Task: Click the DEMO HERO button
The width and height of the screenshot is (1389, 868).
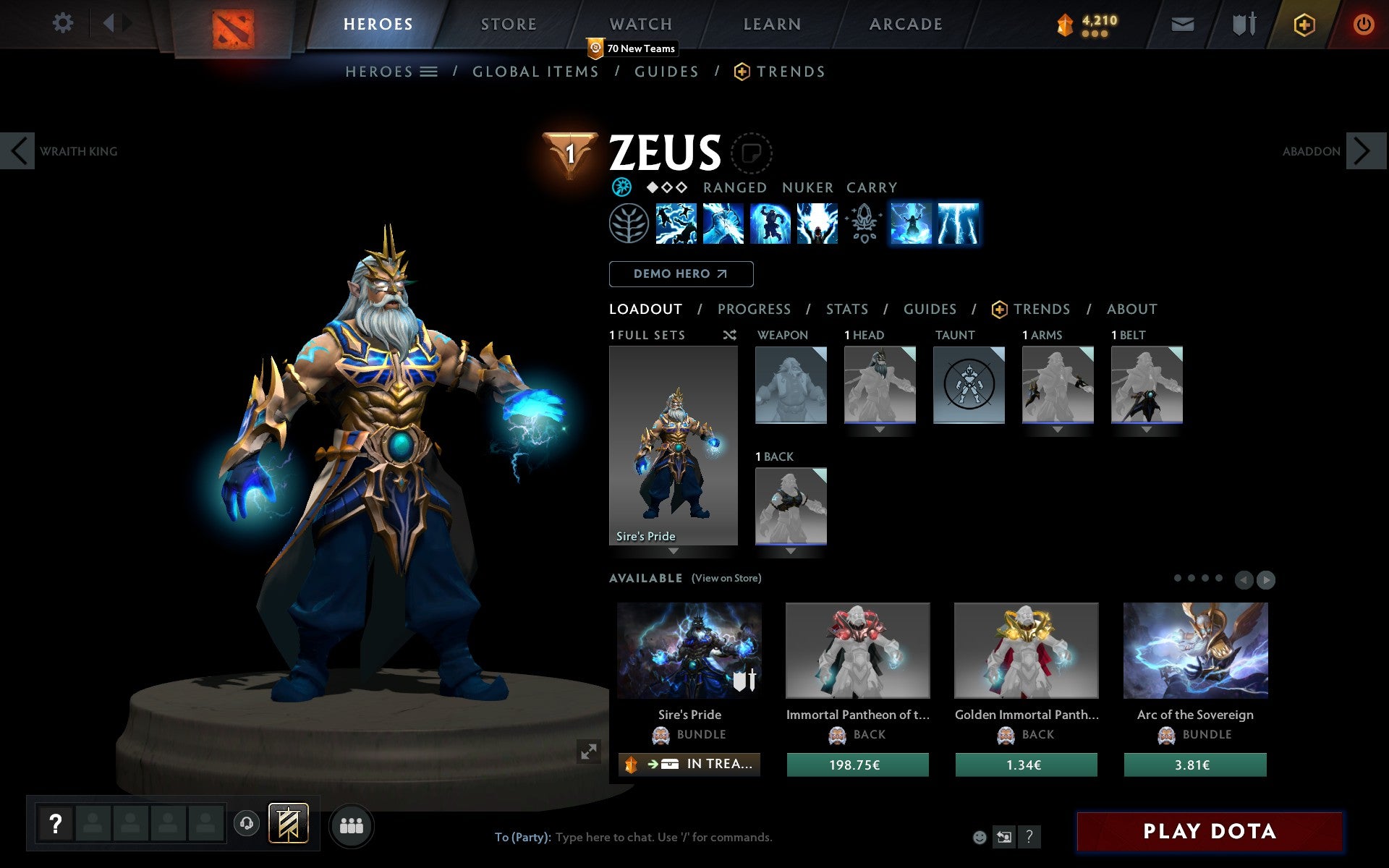Action: click(681, 274)
